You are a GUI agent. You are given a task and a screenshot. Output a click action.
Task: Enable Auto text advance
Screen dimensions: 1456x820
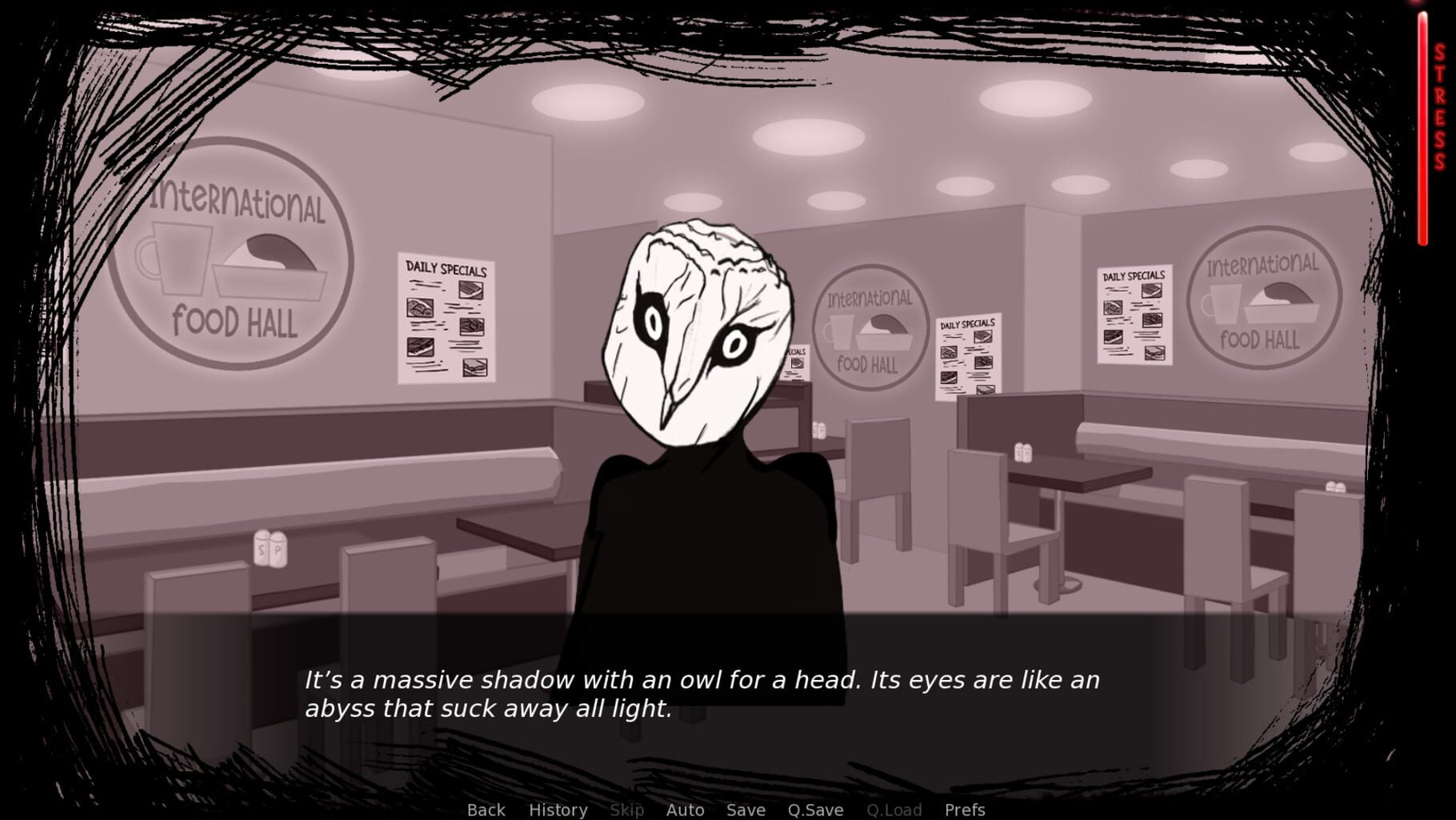tap(684, 810)
